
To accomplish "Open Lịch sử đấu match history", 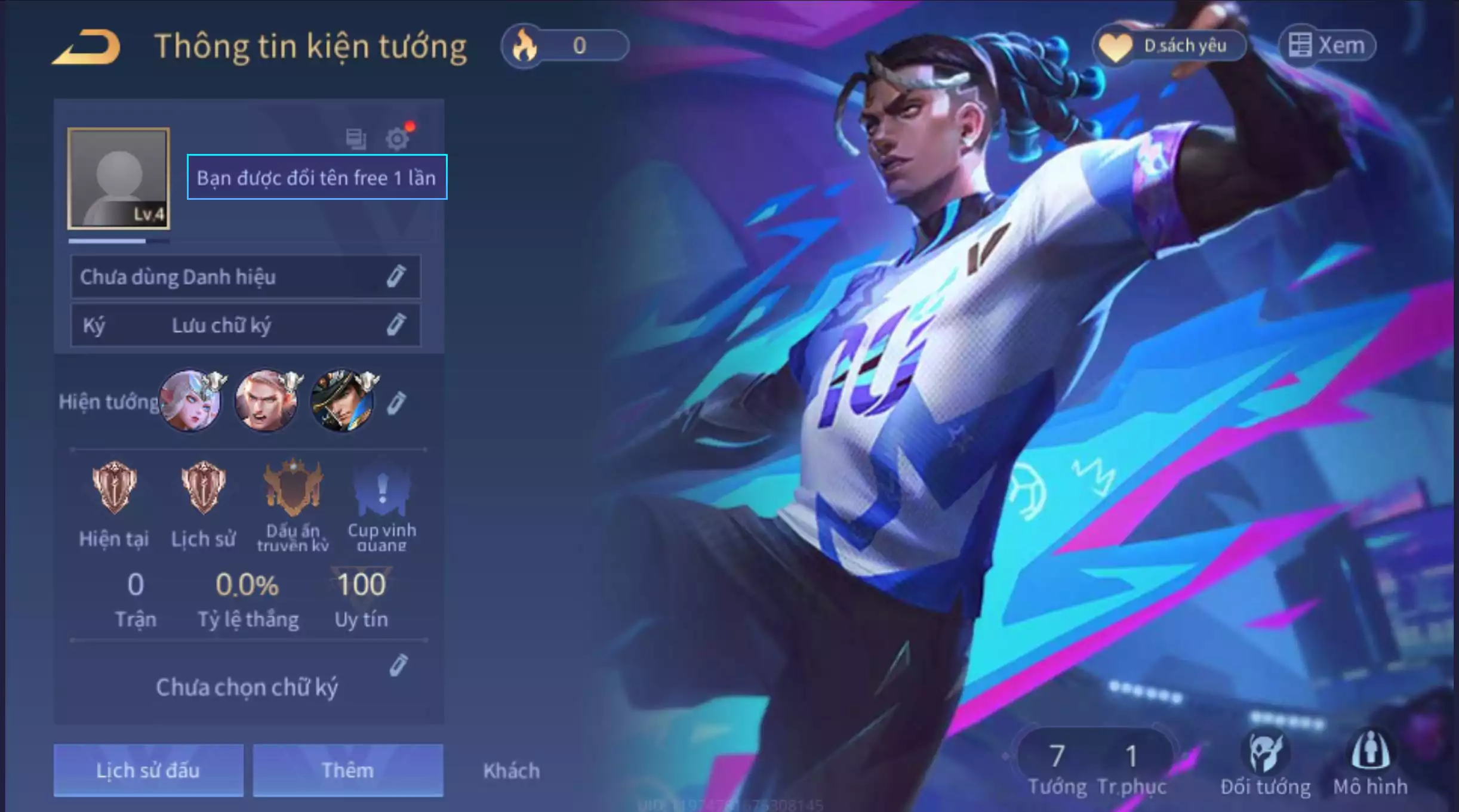I will 147,770.
